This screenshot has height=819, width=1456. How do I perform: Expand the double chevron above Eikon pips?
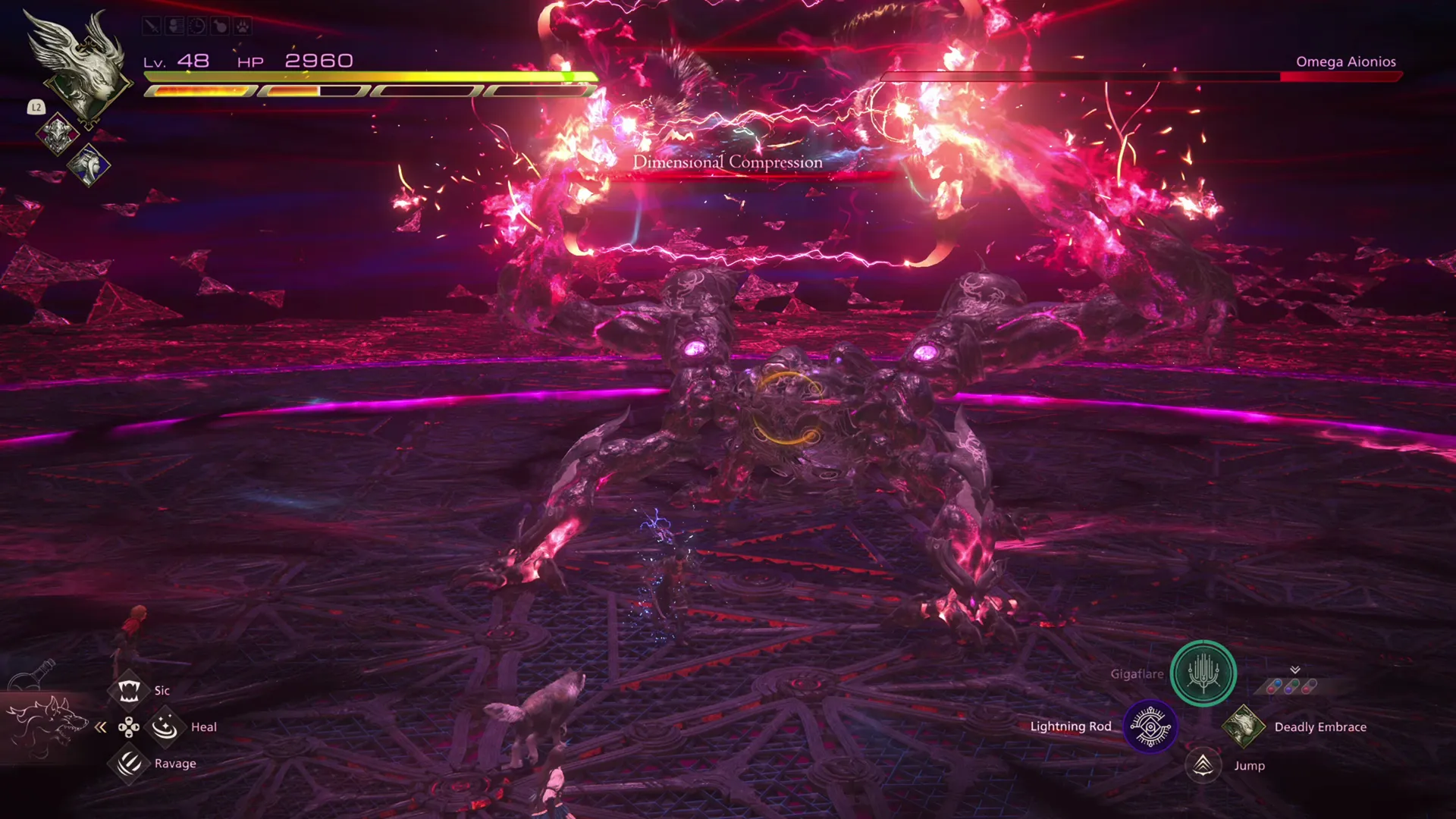[x=1294, y=670]
